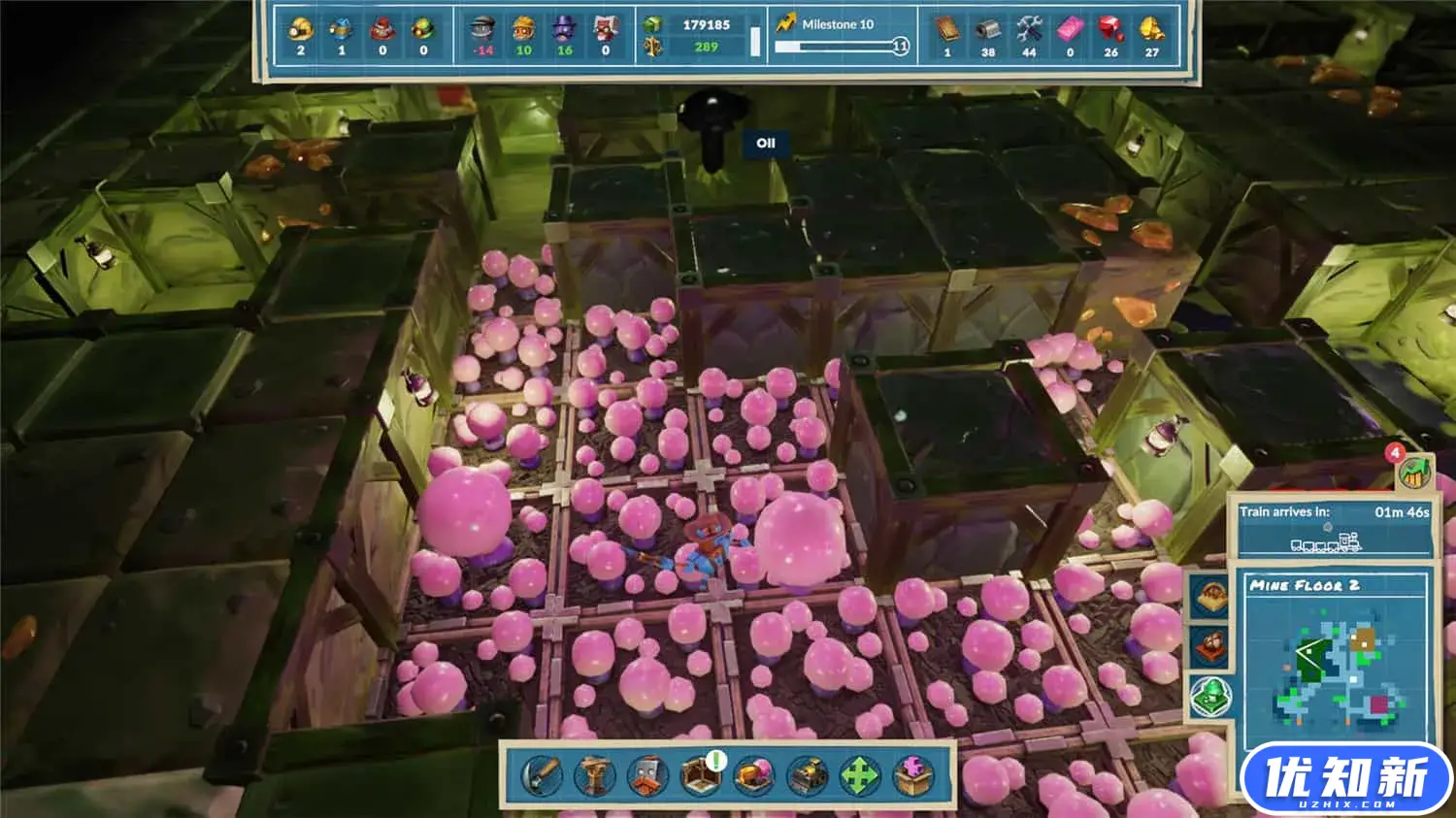Click the gold nugget resource icon

tap(1151, 29)
